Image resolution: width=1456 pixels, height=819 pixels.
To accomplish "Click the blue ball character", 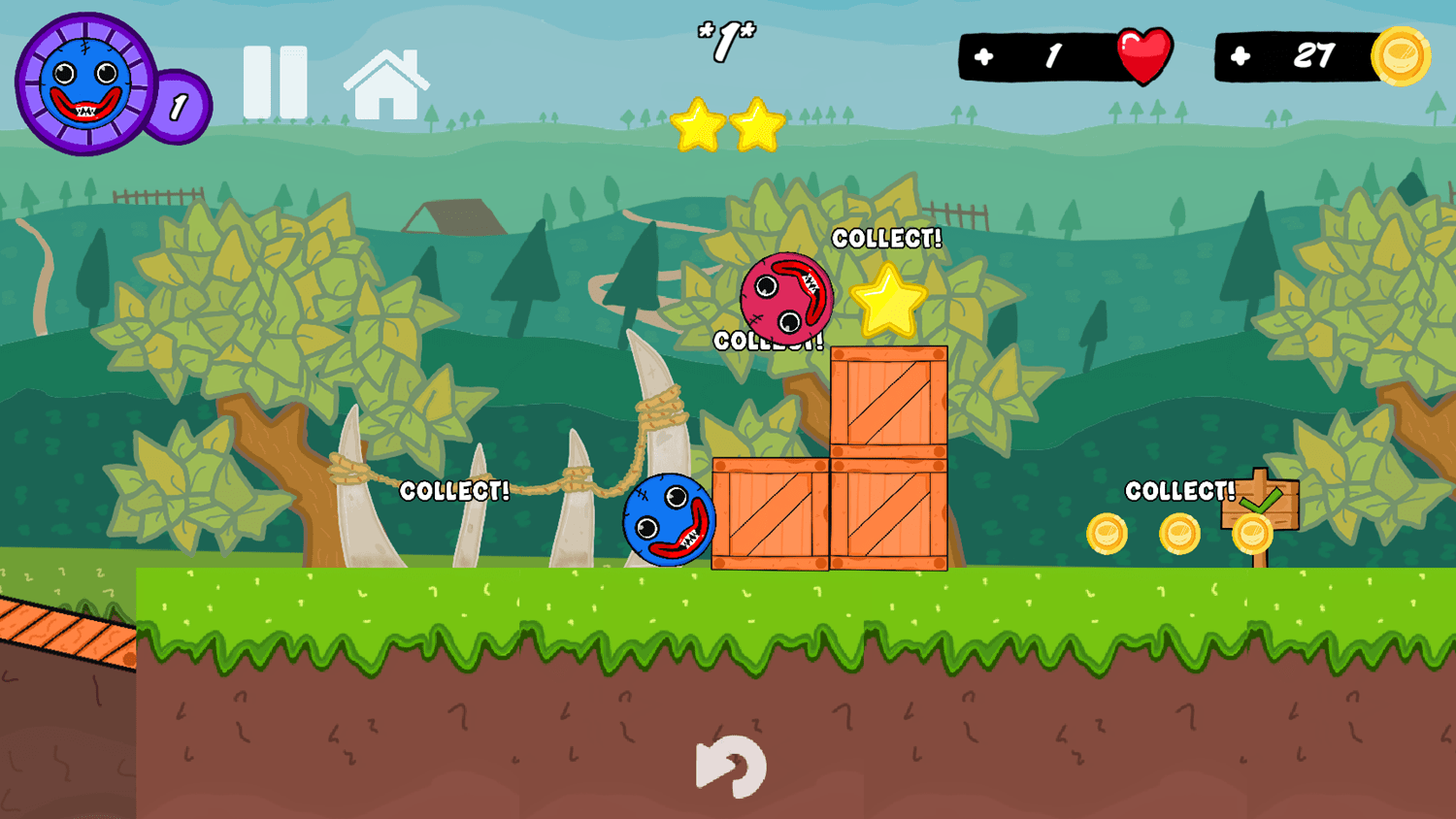I will click(x=670, y=520).
